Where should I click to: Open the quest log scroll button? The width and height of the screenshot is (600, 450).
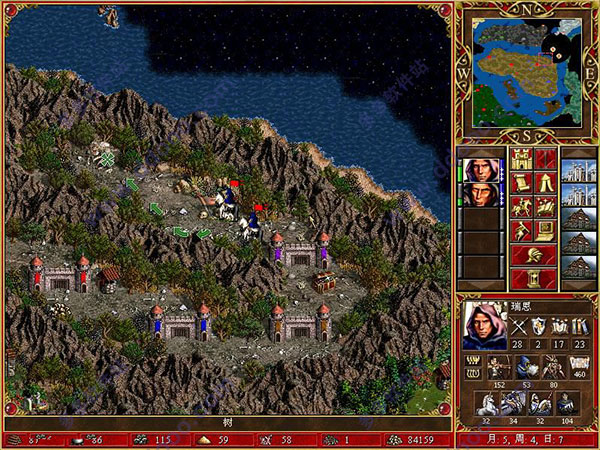(520, 183)
